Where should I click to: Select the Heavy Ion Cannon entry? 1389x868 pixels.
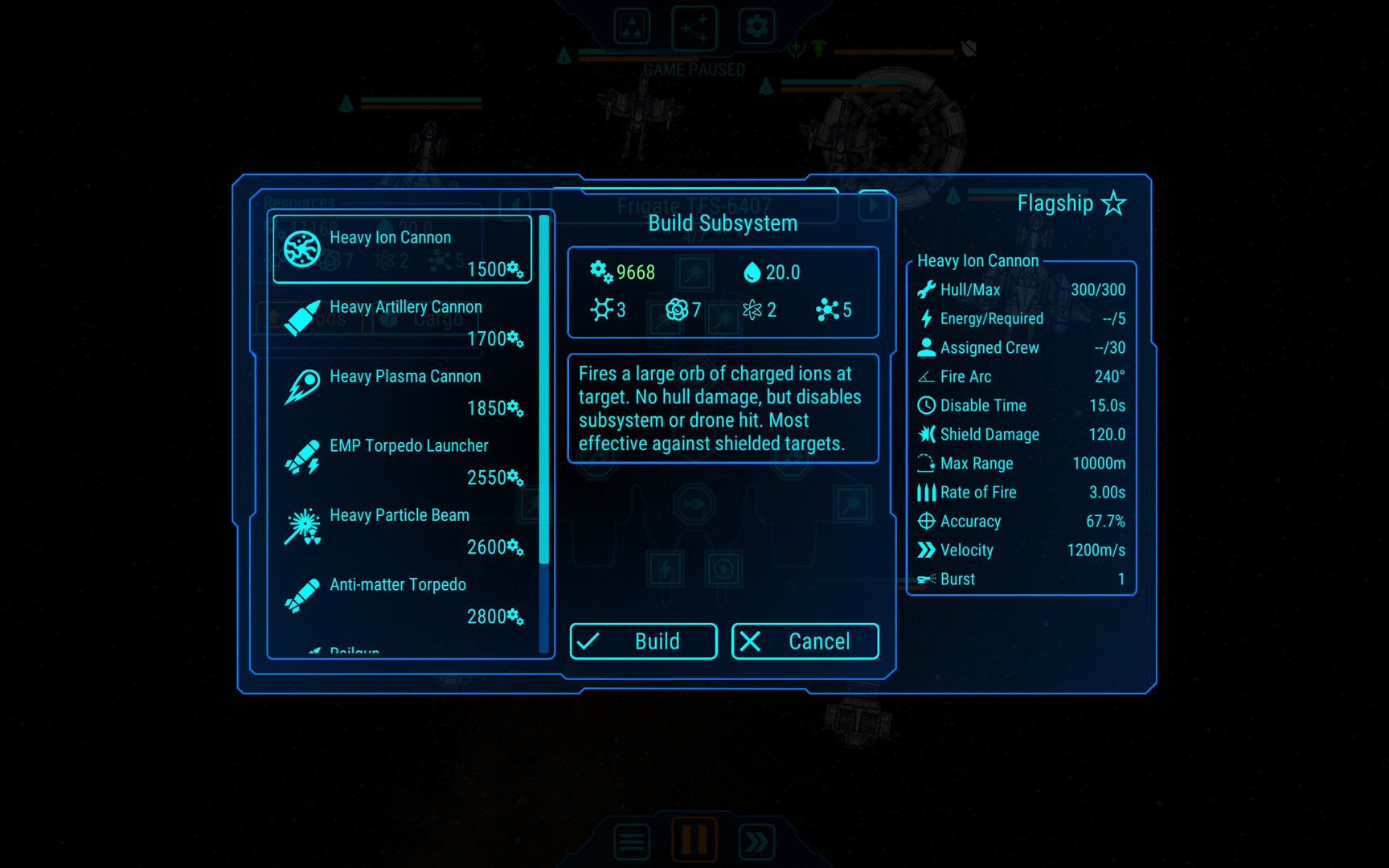point(402,249)
